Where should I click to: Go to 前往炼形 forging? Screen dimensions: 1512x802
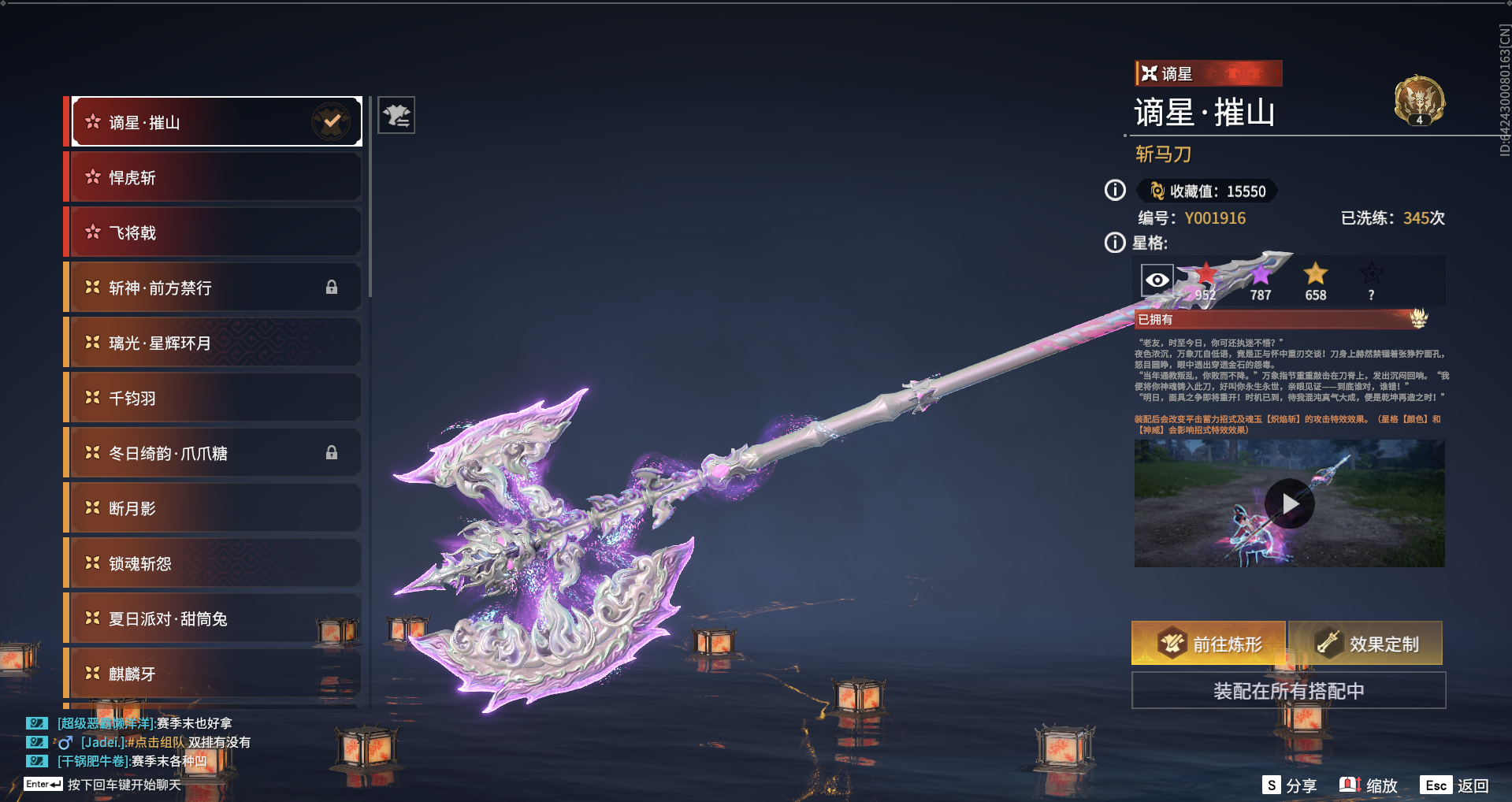click(1208, 644)
